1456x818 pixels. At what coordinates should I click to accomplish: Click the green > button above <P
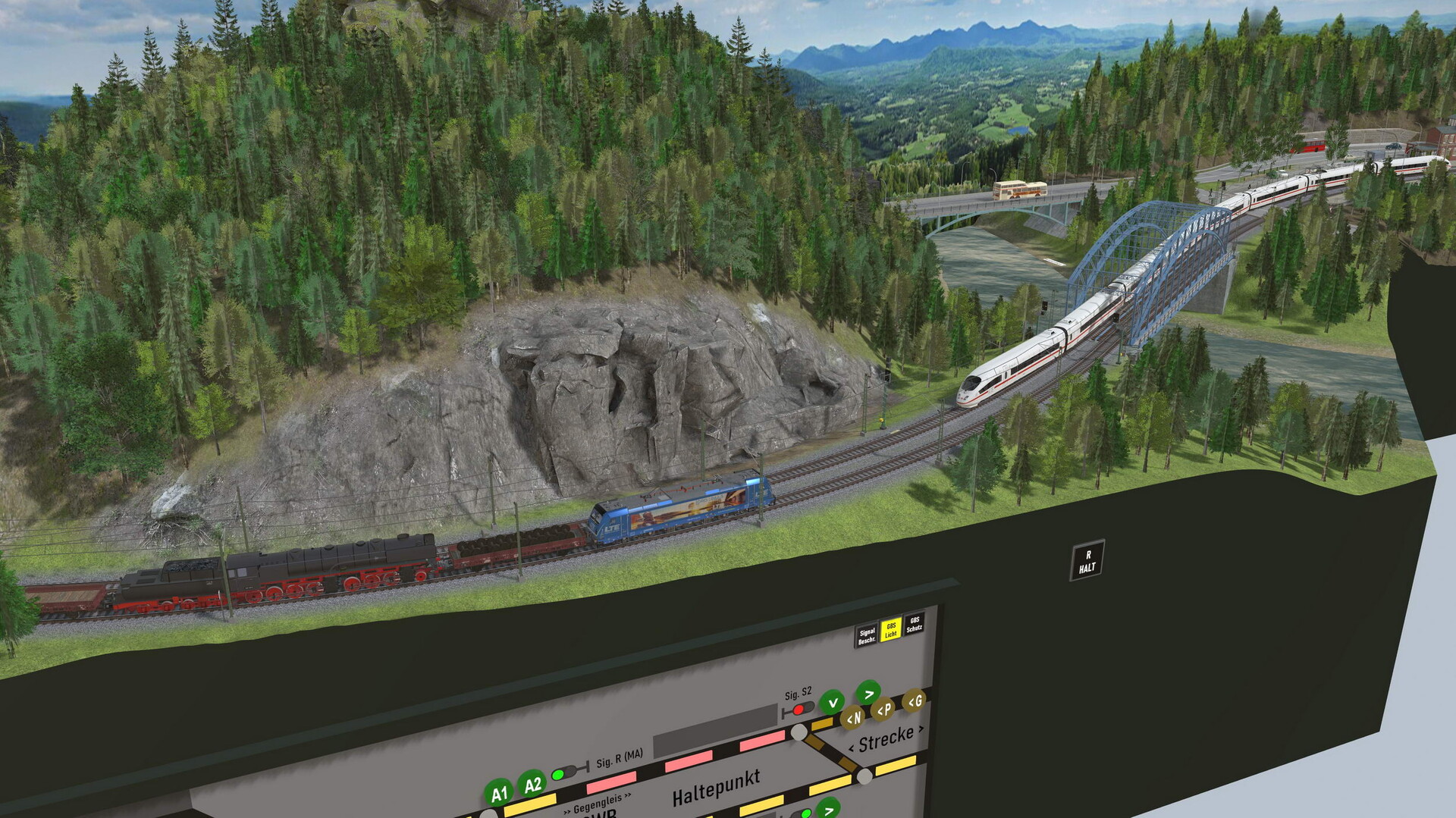(868, 692)
